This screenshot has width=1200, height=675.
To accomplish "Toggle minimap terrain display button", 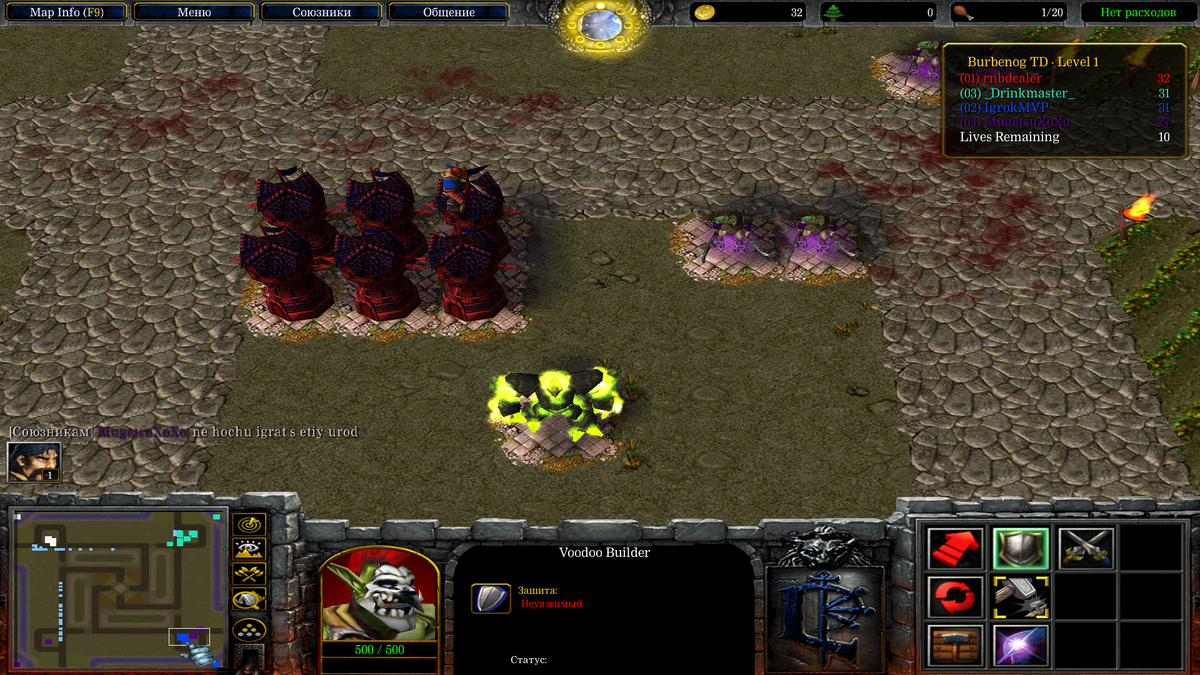I will click(249, 548).
